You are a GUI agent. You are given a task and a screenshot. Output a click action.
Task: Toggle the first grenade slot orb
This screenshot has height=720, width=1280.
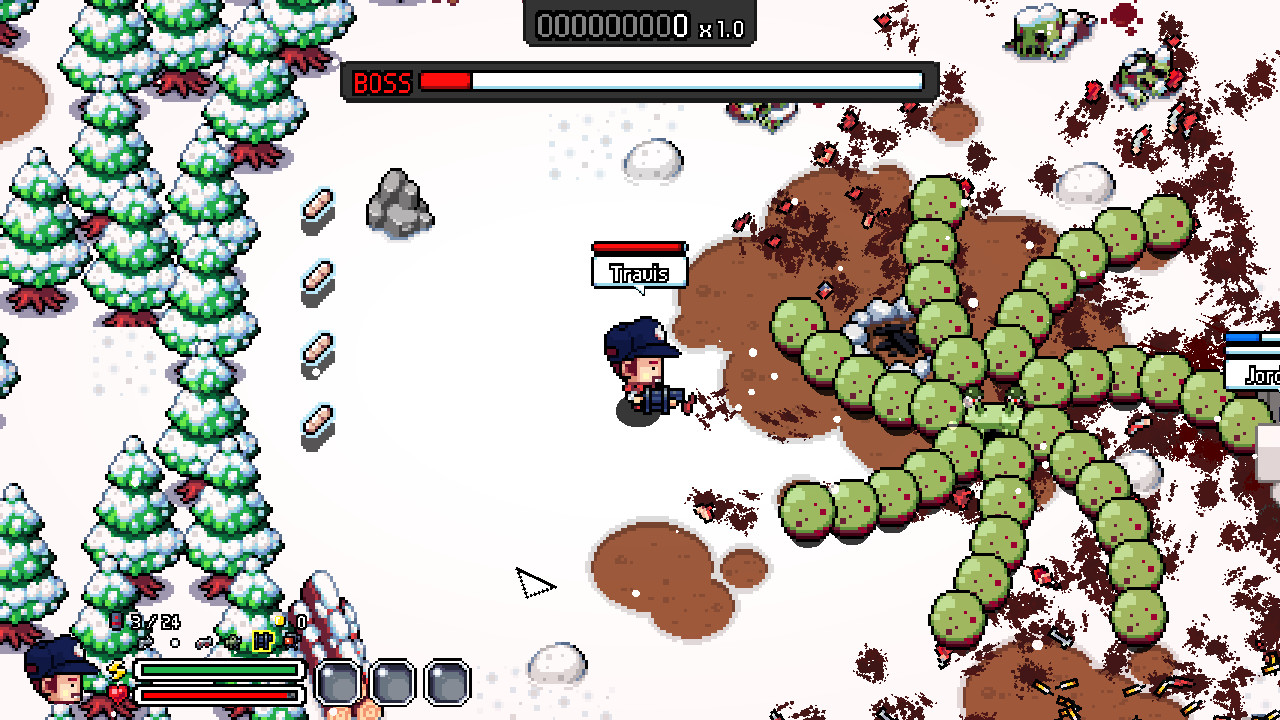pyautogui.click(x=340, y=683)
